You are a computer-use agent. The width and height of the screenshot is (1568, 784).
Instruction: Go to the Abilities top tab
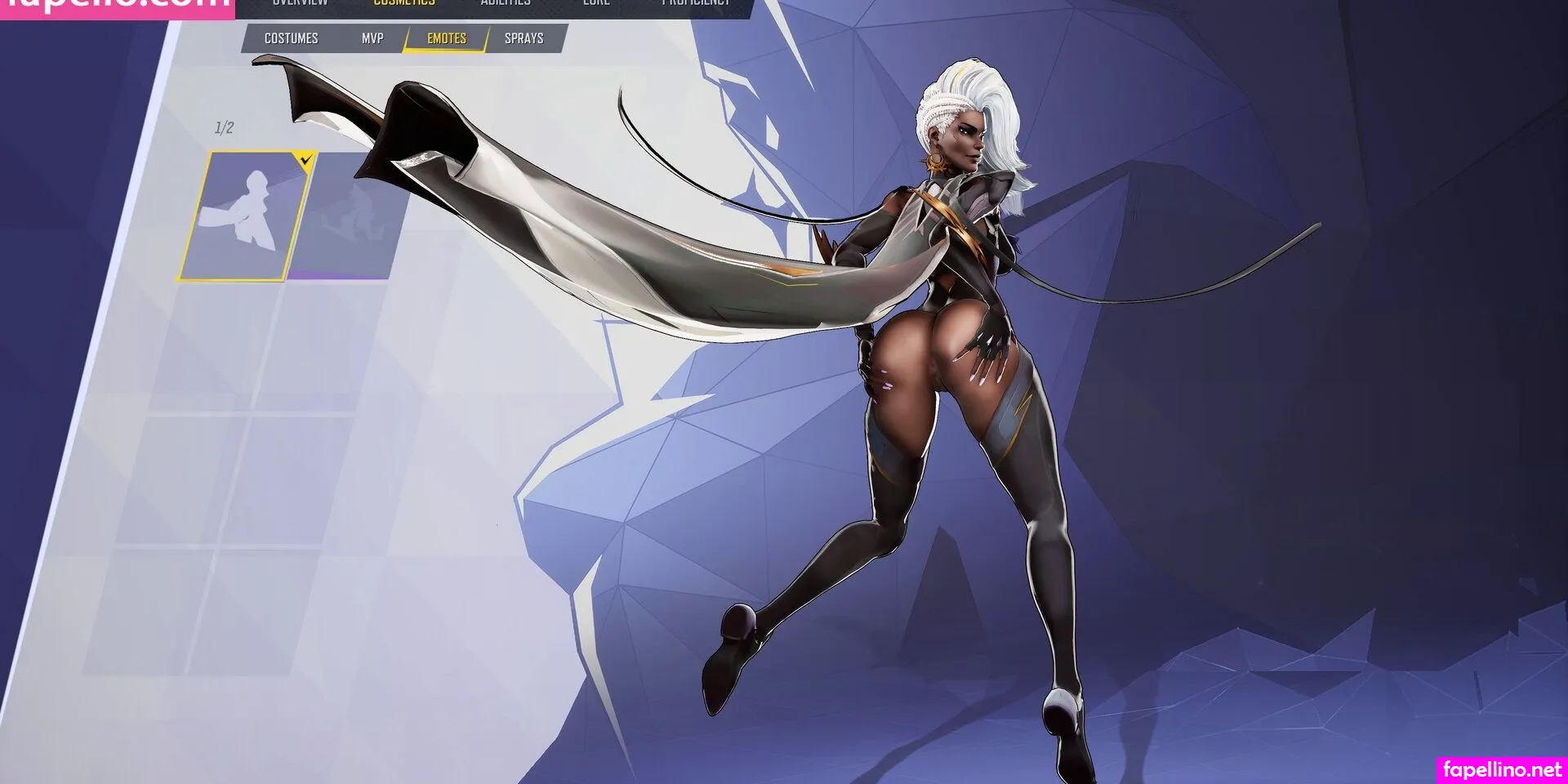[506, 4]
